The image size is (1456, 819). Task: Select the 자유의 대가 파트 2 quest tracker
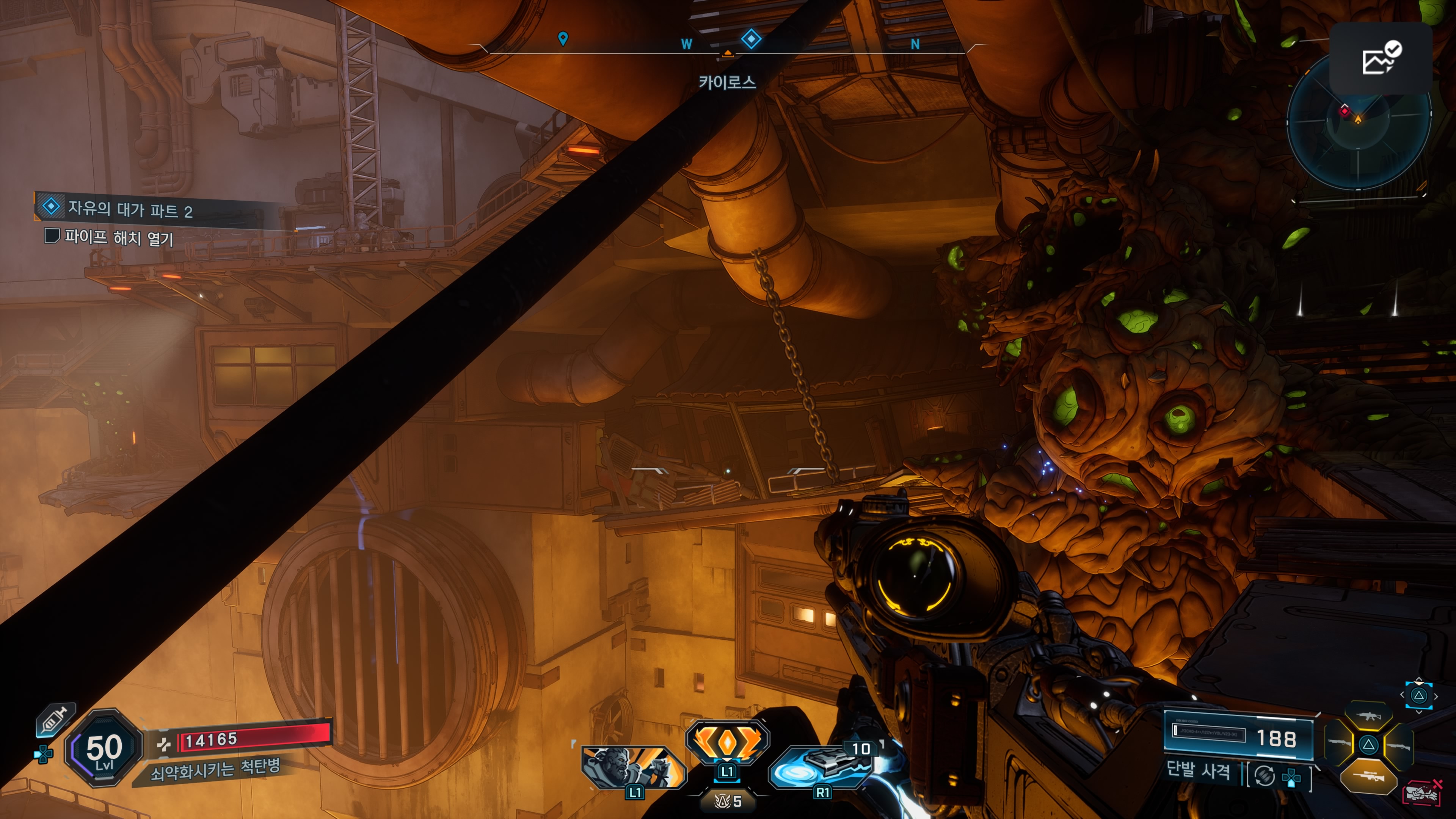point(130,209)
